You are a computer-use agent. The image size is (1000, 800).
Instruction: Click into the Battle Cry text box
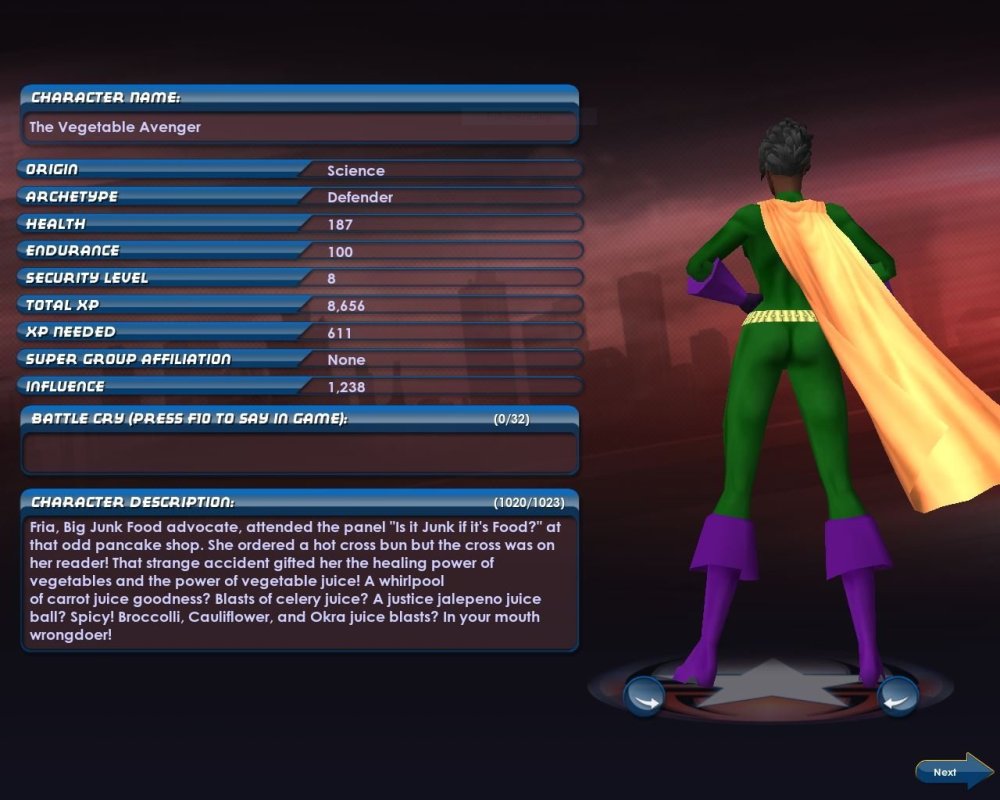[299, 453]
